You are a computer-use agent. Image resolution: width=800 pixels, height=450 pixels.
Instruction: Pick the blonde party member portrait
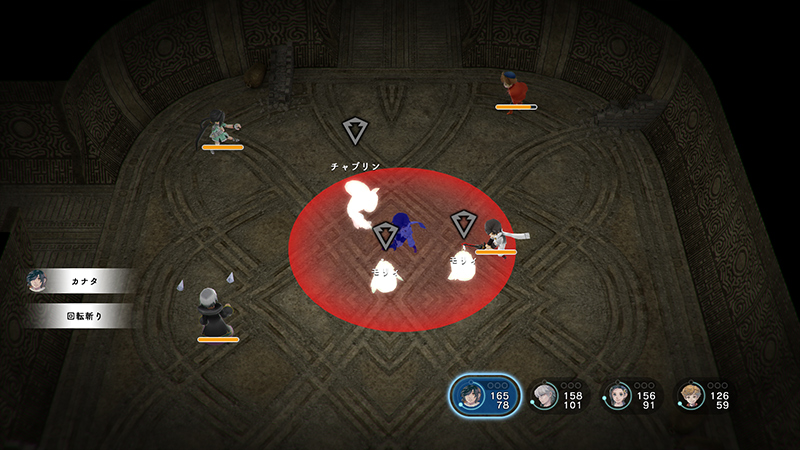(690, 396)
